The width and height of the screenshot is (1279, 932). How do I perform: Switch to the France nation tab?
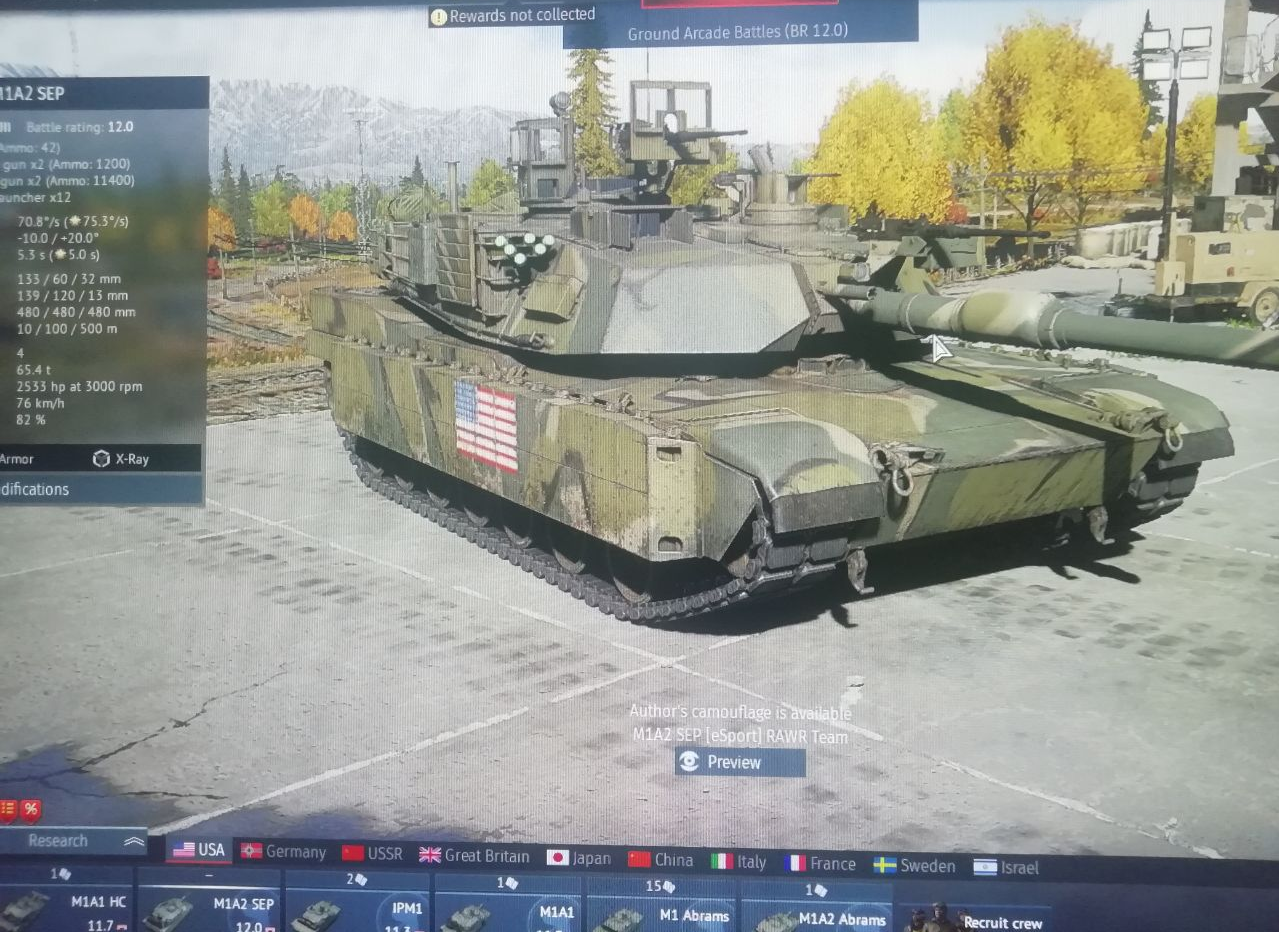821,864
